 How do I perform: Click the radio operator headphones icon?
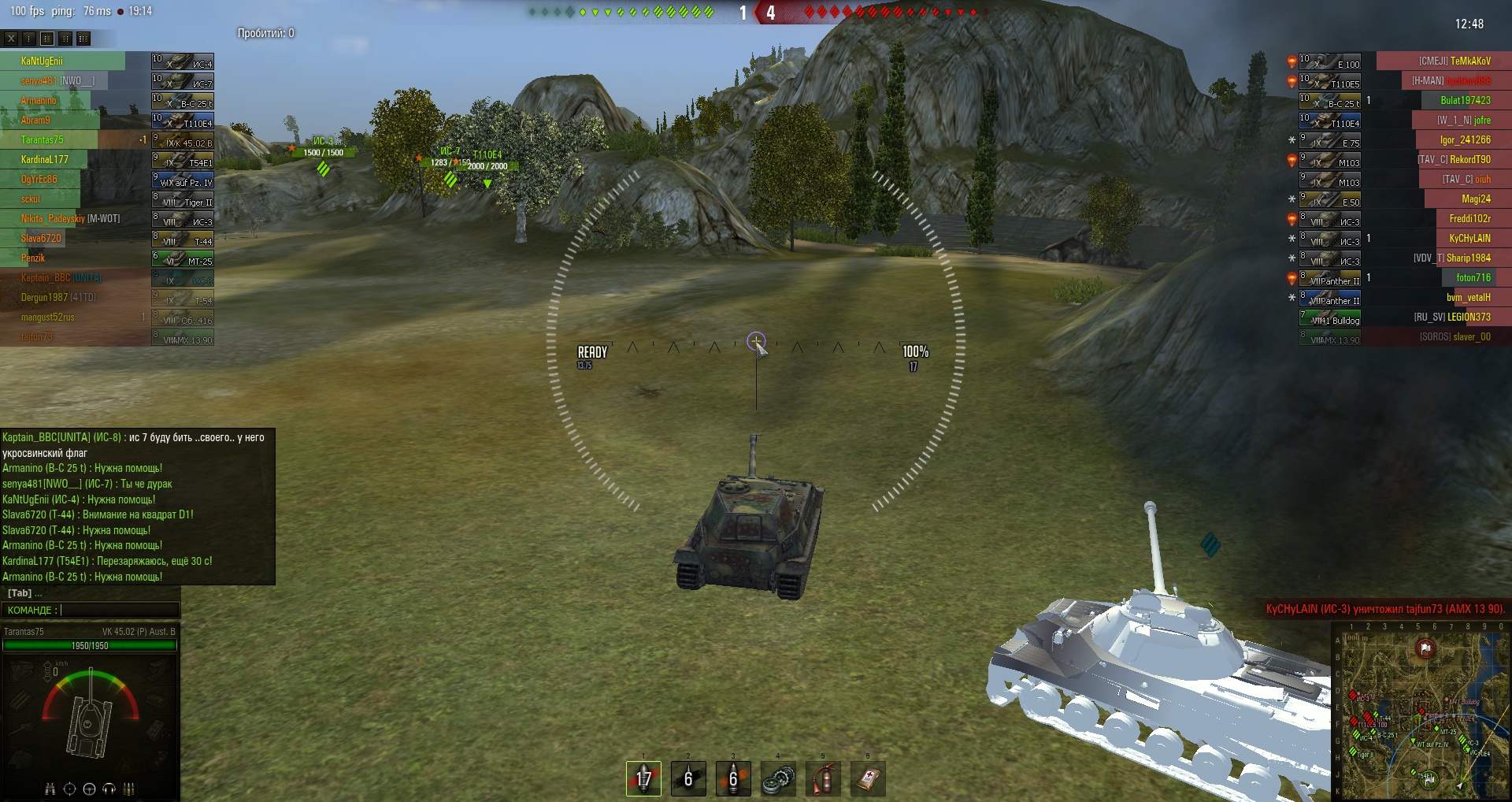pyautogui.click(x=109, y=789)
